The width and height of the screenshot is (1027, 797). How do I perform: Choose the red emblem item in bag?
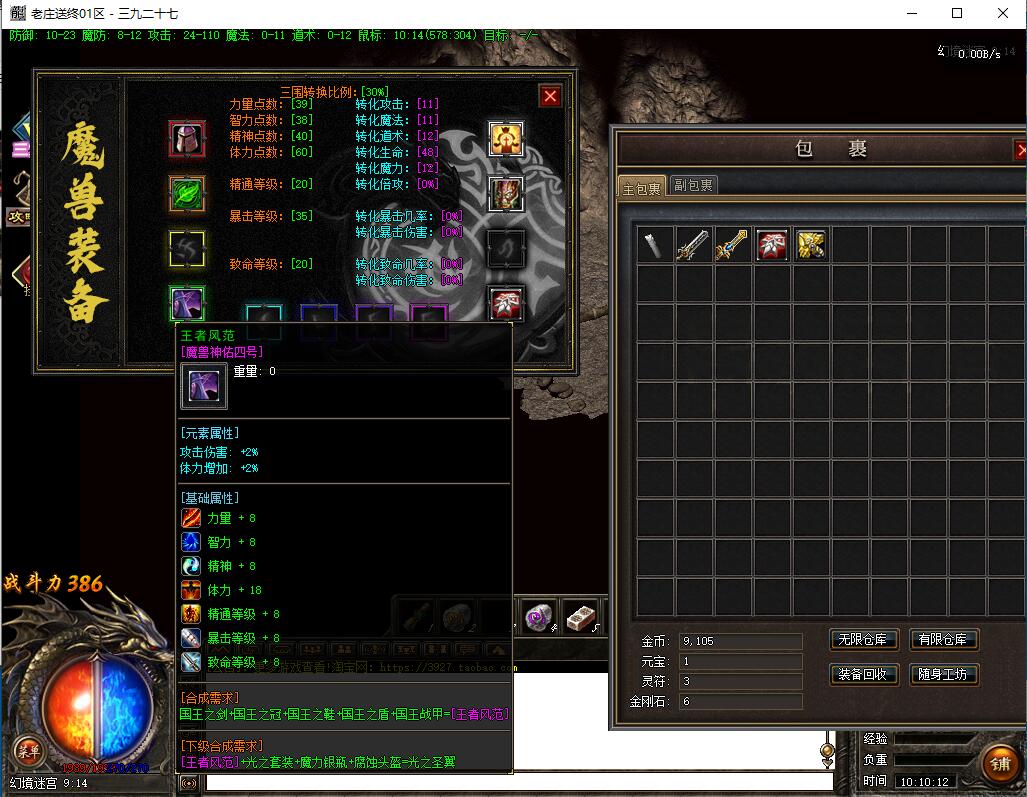click(x=771, y=245)
